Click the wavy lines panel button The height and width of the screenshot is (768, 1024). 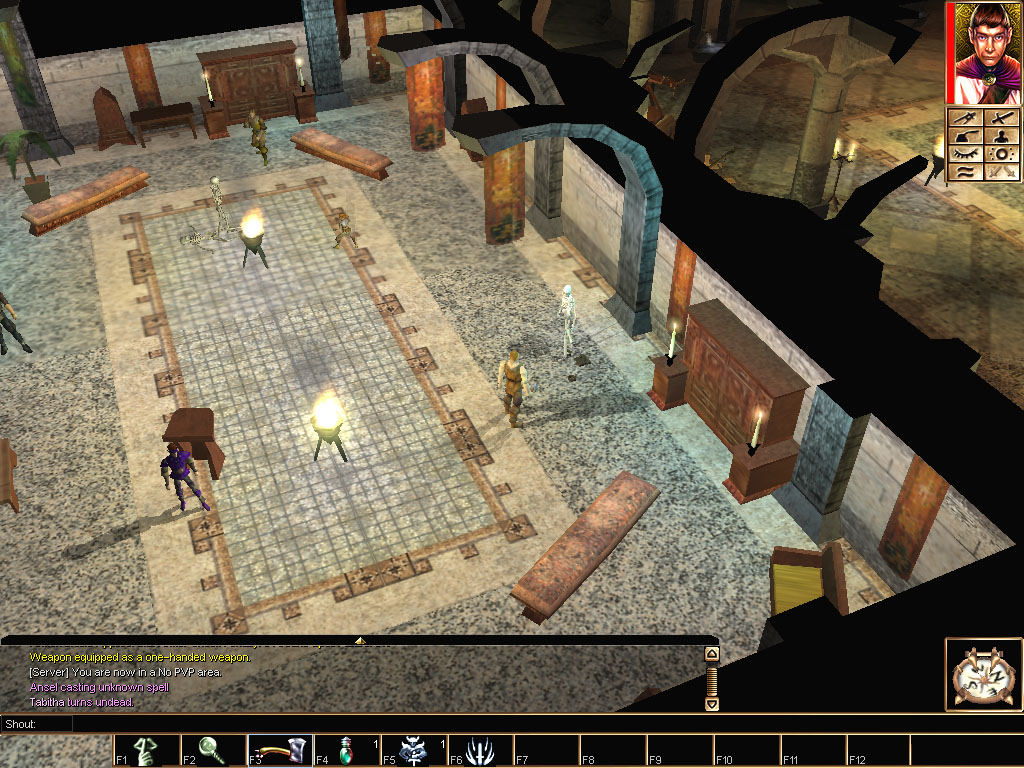pos(965,172)
